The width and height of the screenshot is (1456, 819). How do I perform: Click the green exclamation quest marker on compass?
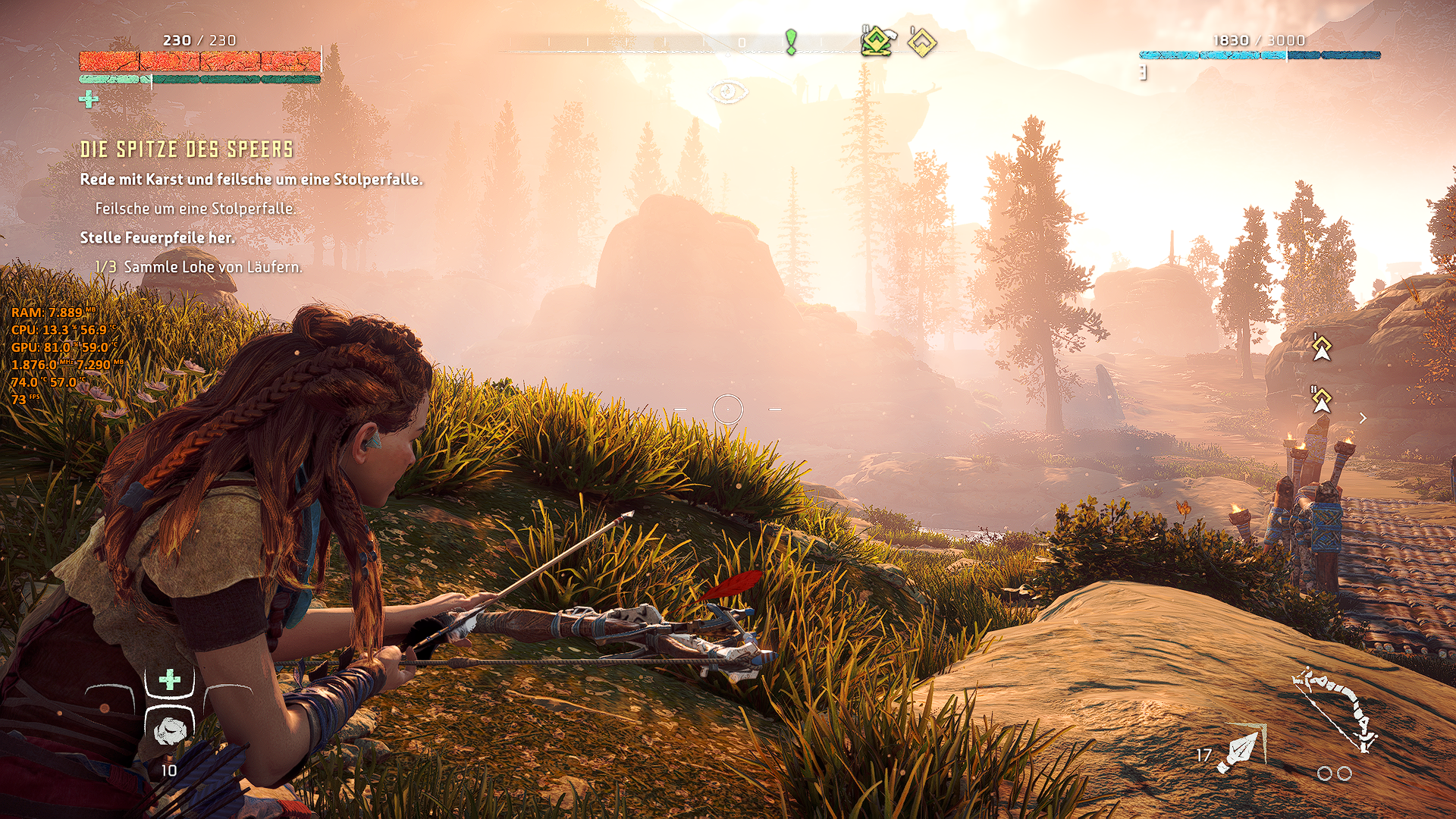(x=791, y=42)
